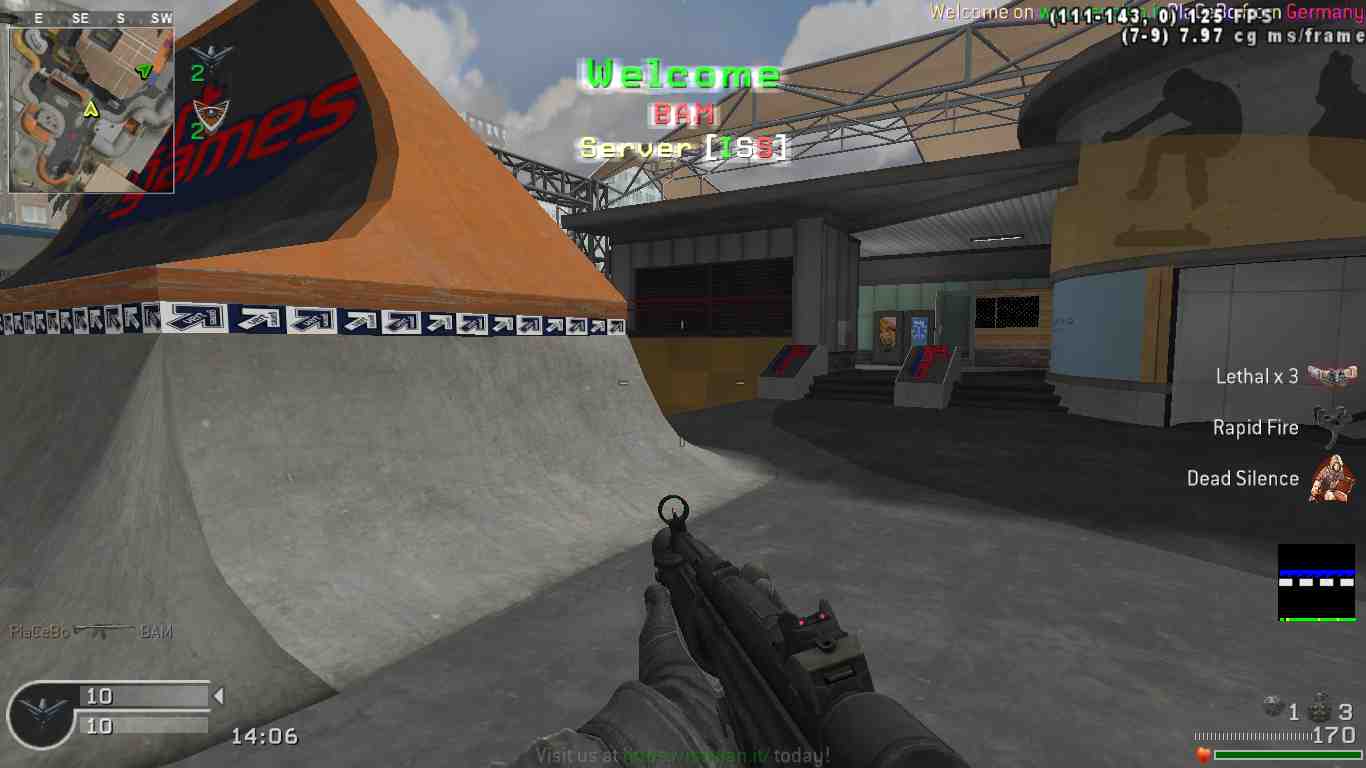Viewport: 1366px width, 768px height.
Task: Select the Lethal x 3 perk icon
Action: pyautogui.click(x=1333, y=376)
